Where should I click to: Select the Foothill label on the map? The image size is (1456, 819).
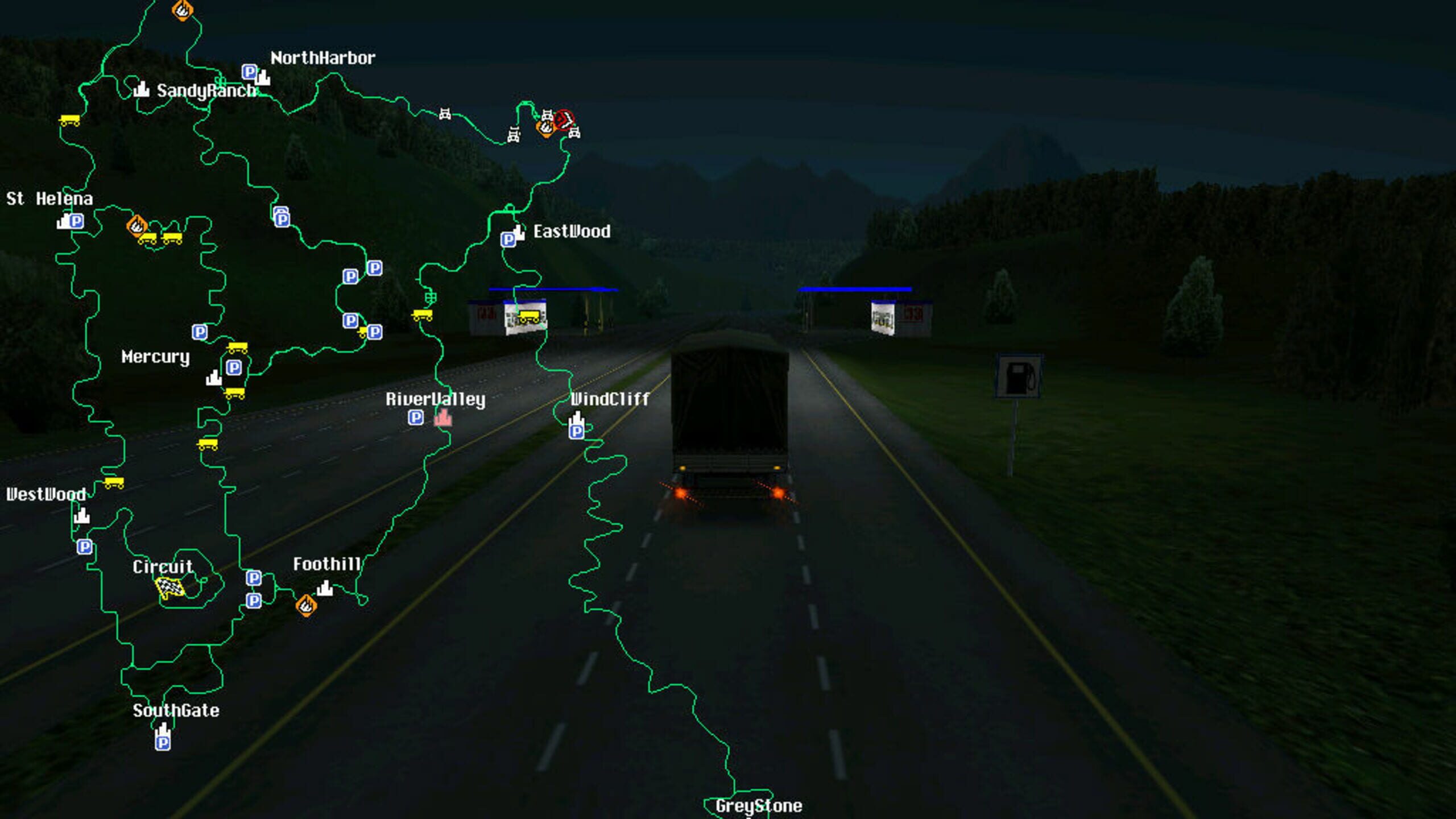(327, 564)
